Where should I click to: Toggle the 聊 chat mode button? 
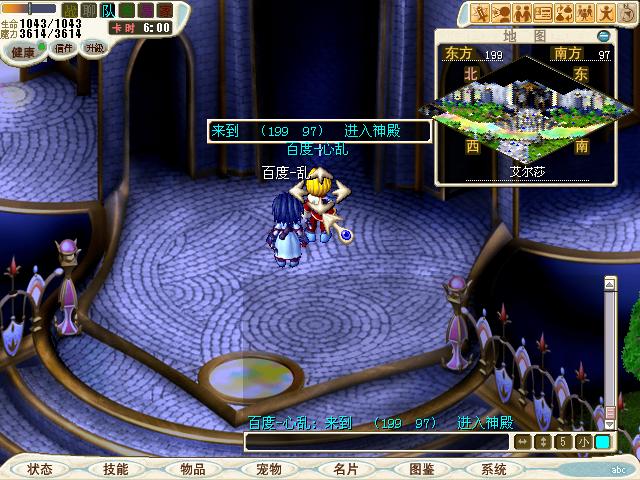tap(88, 10)
